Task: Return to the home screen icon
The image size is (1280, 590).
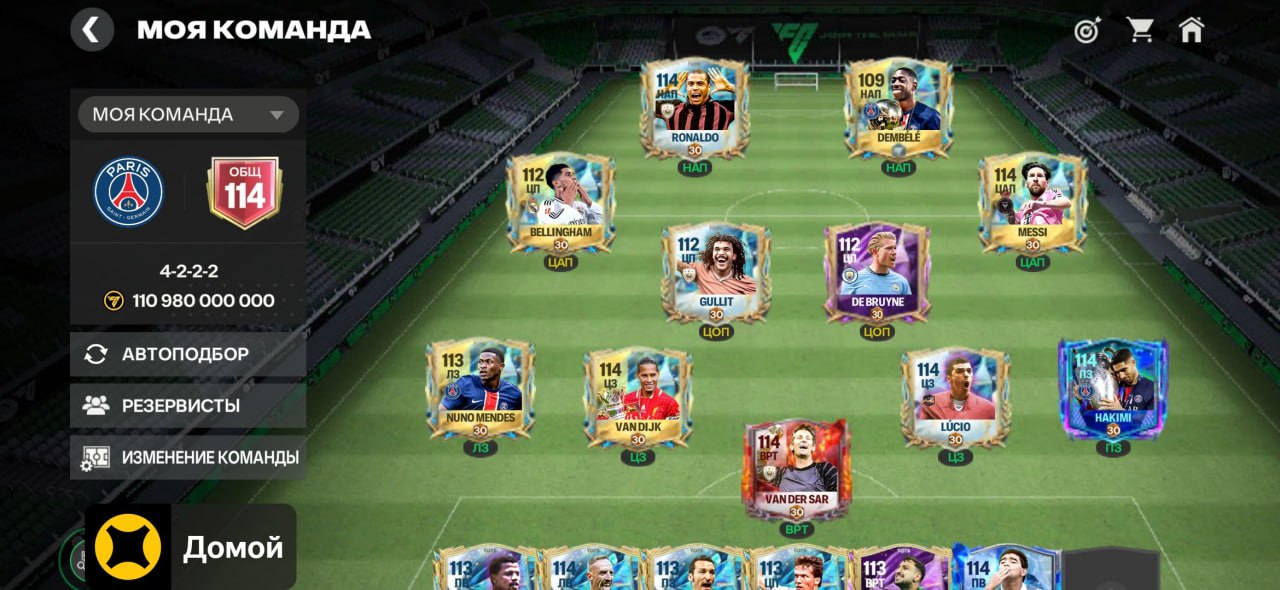Action: click(1191, 30)
